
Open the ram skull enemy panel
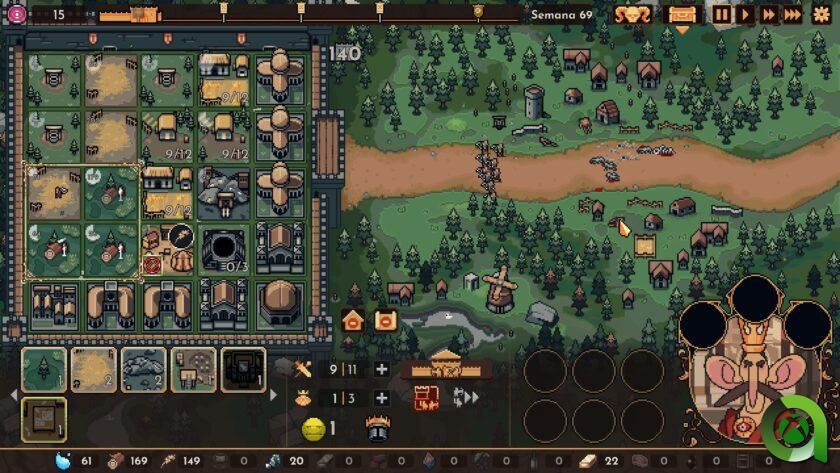pos(633,15)
